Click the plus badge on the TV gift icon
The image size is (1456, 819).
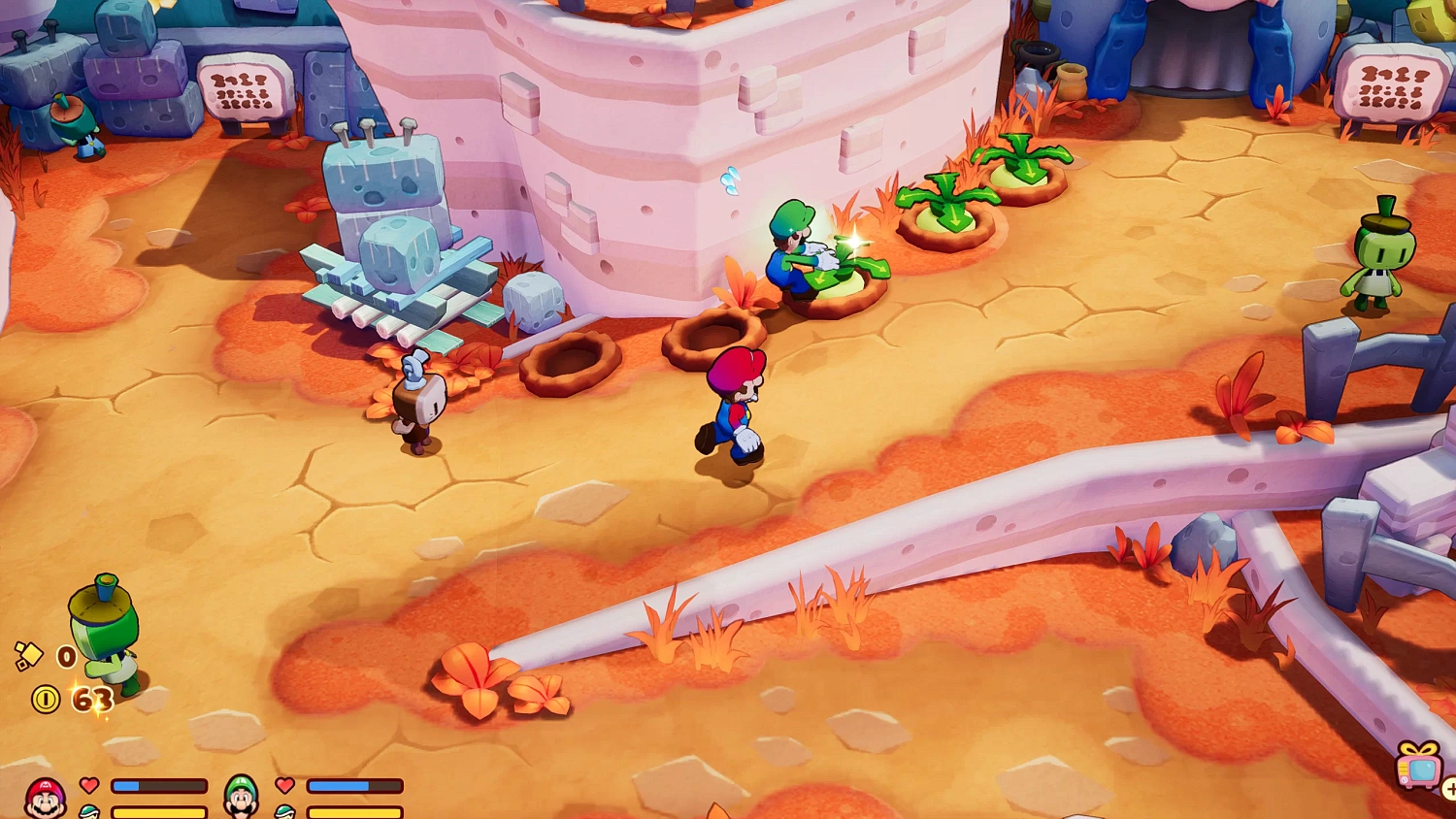click(1451, 788)
